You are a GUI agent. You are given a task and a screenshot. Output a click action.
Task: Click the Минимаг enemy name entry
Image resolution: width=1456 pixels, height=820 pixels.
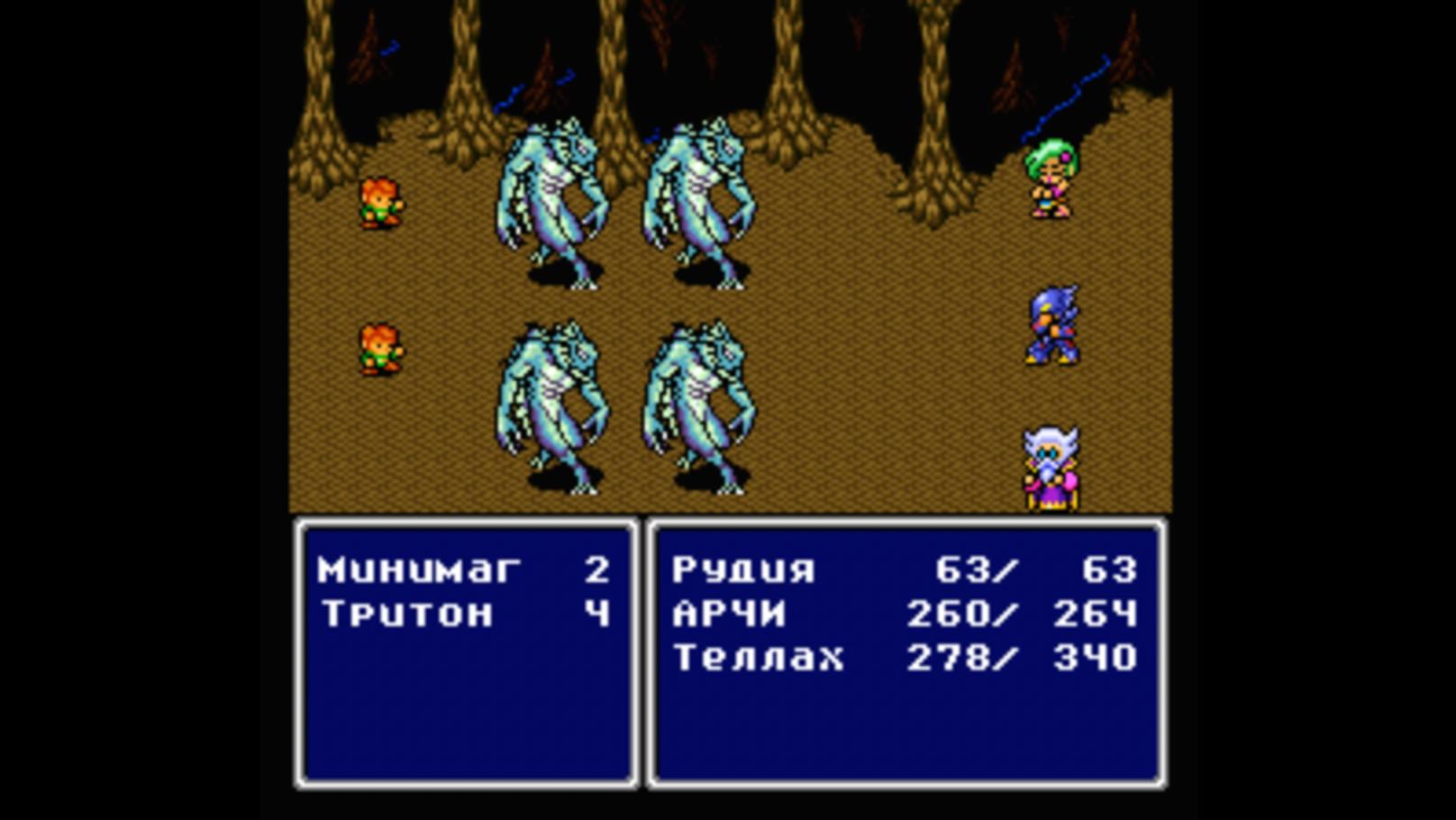coord(419,568)
